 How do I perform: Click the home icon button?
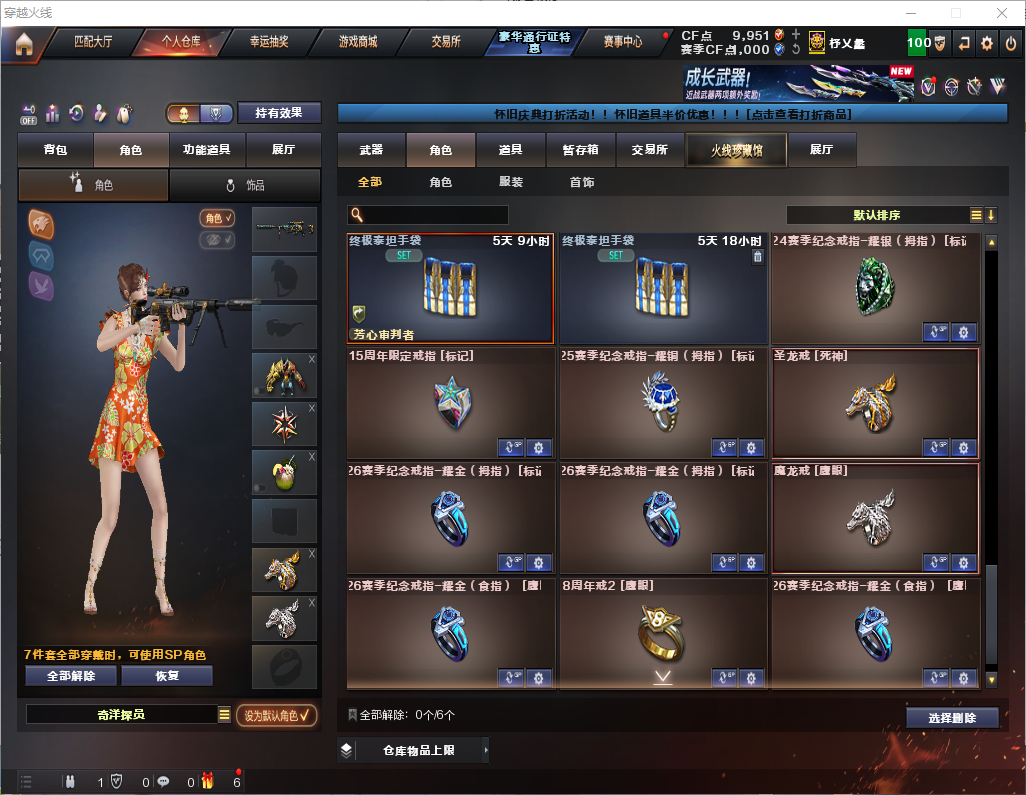pos(23,44)
